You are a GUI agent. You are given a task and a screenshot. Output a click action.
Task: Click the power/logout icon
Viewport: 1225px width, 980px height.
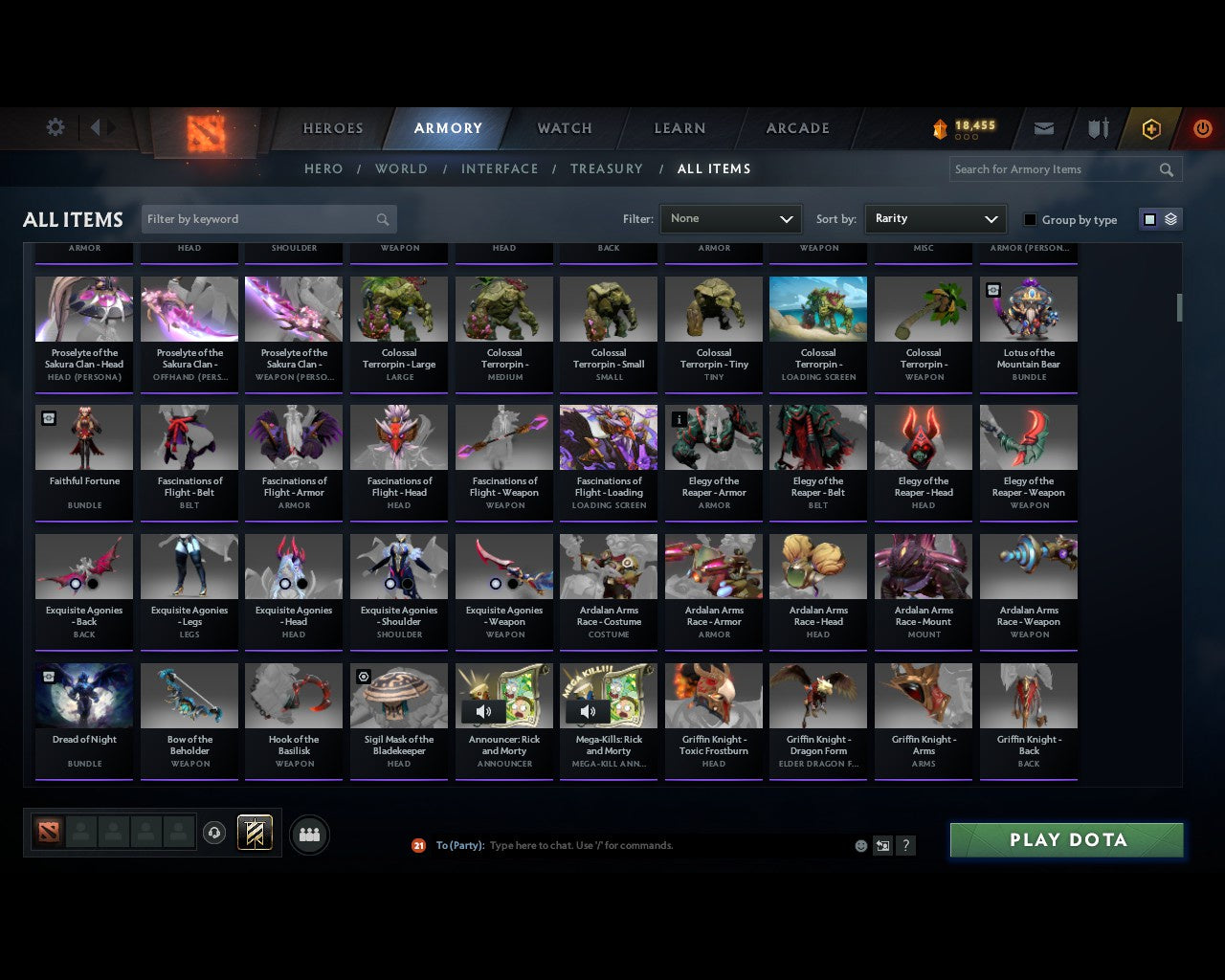point(1202,128)
